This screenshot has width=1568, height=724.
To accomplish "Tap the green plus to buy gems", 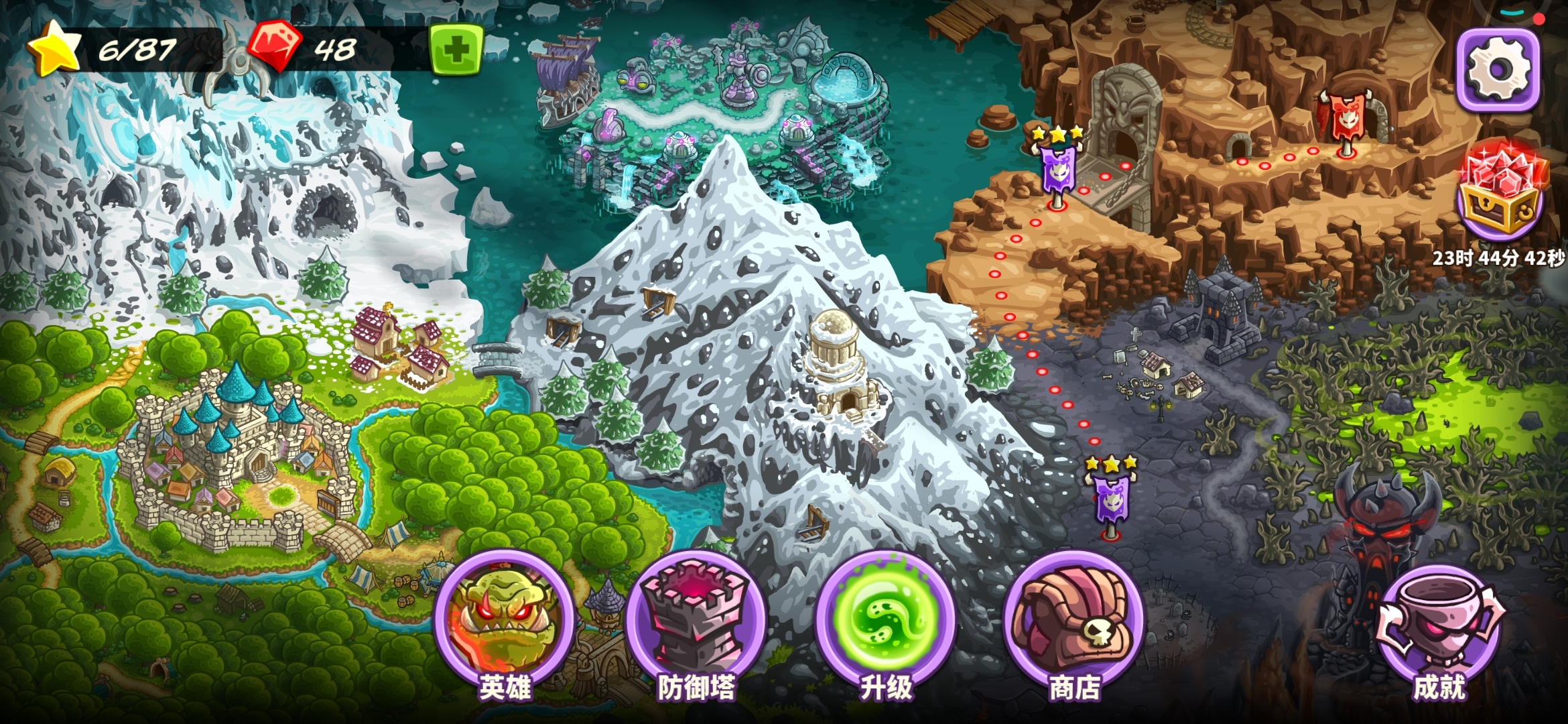I will point(456,50).
